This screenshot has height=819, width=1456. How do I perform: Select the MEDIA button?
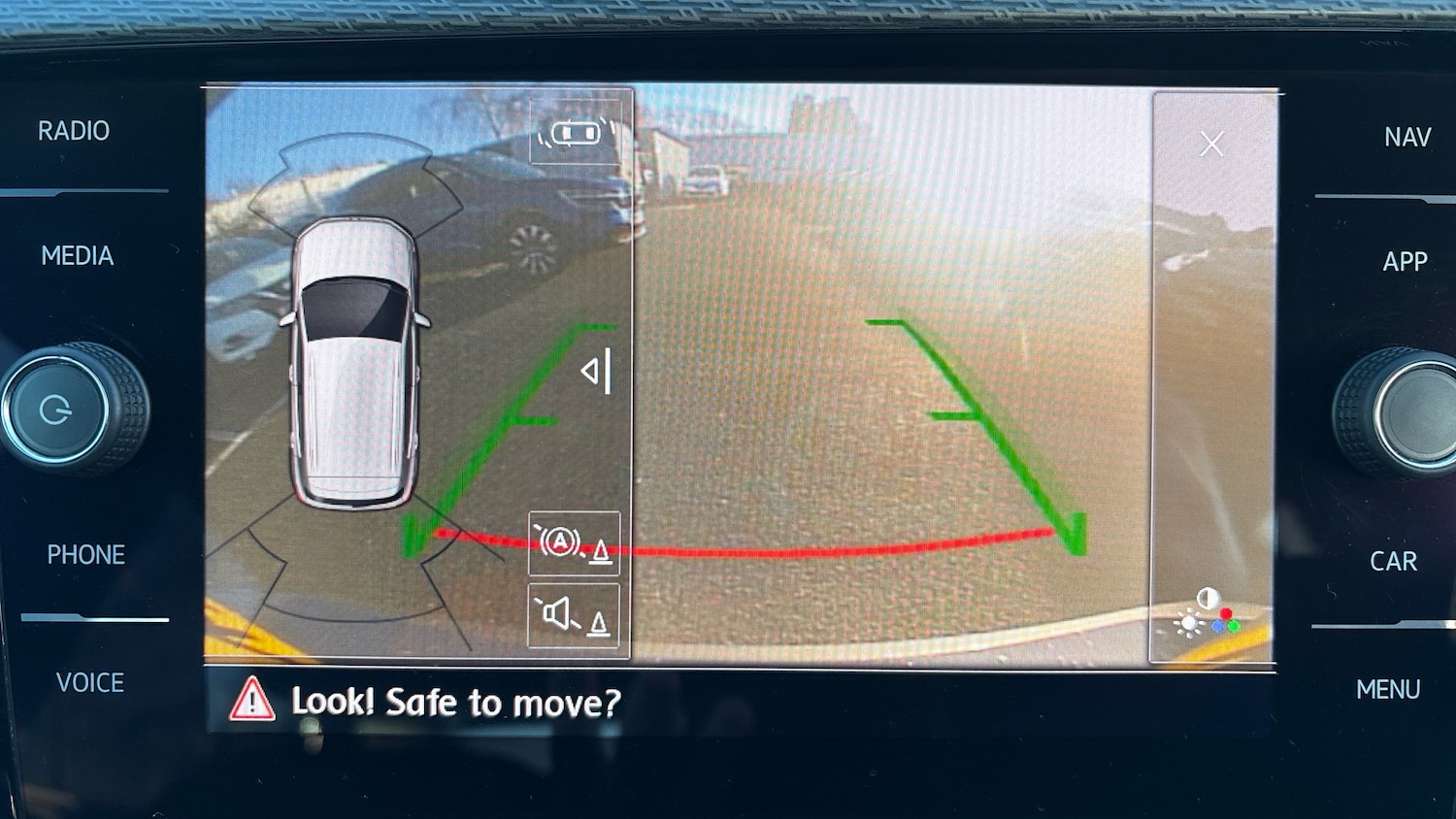pos(78,256)
